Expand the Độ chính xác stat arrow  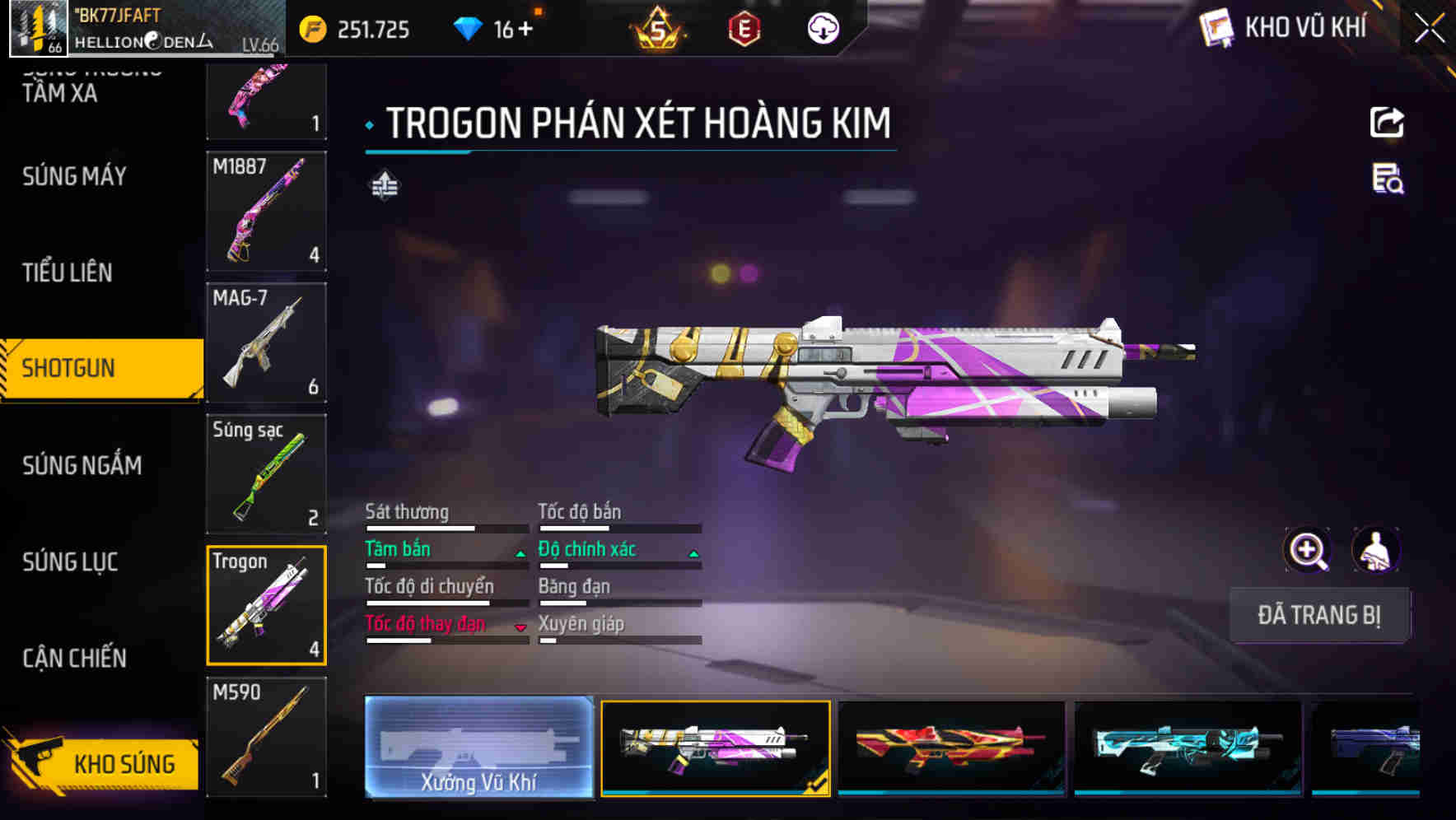coord(692,552)
